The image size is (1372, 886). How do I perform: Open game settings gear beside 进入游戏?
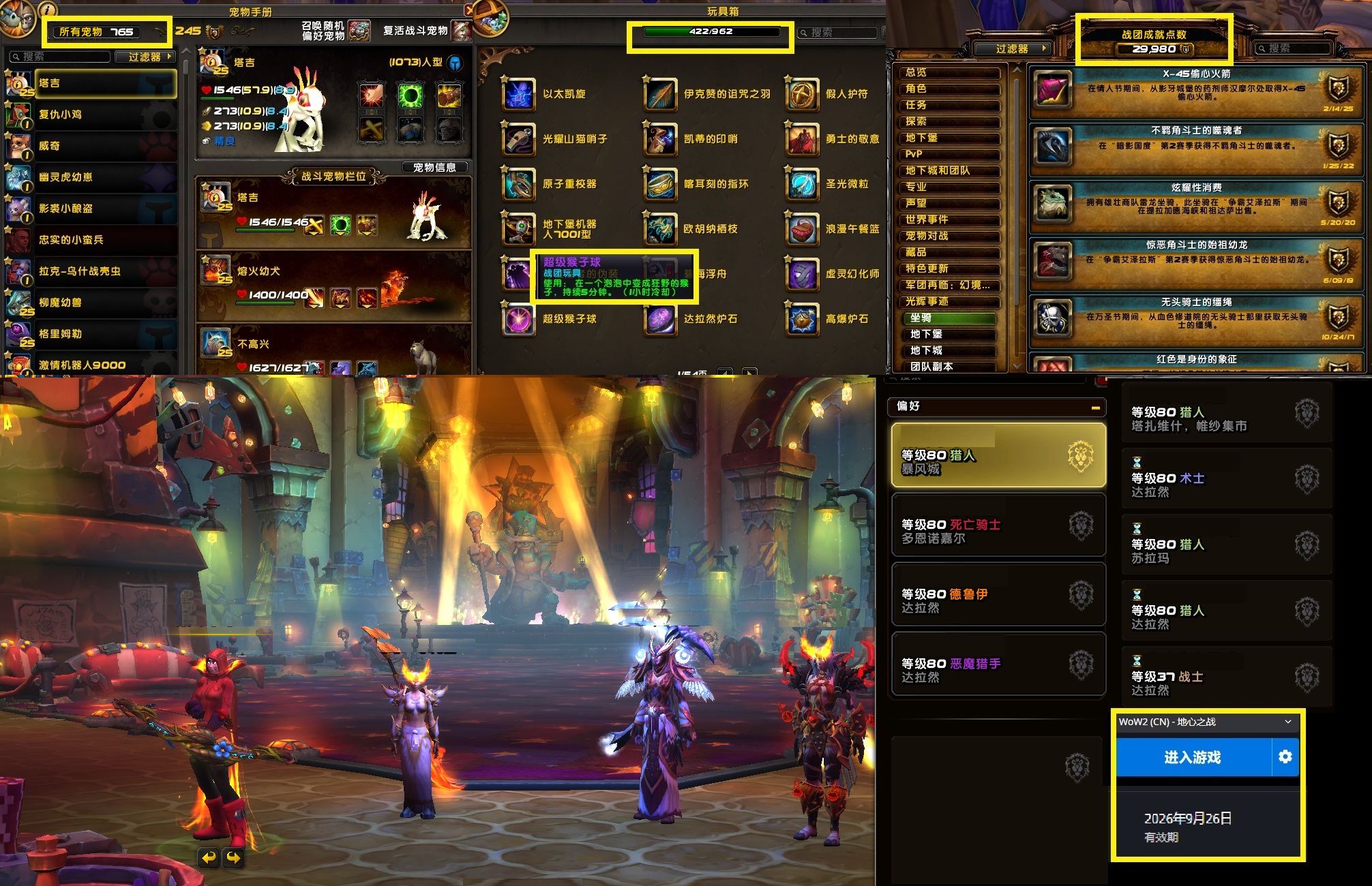(1285, 757)
